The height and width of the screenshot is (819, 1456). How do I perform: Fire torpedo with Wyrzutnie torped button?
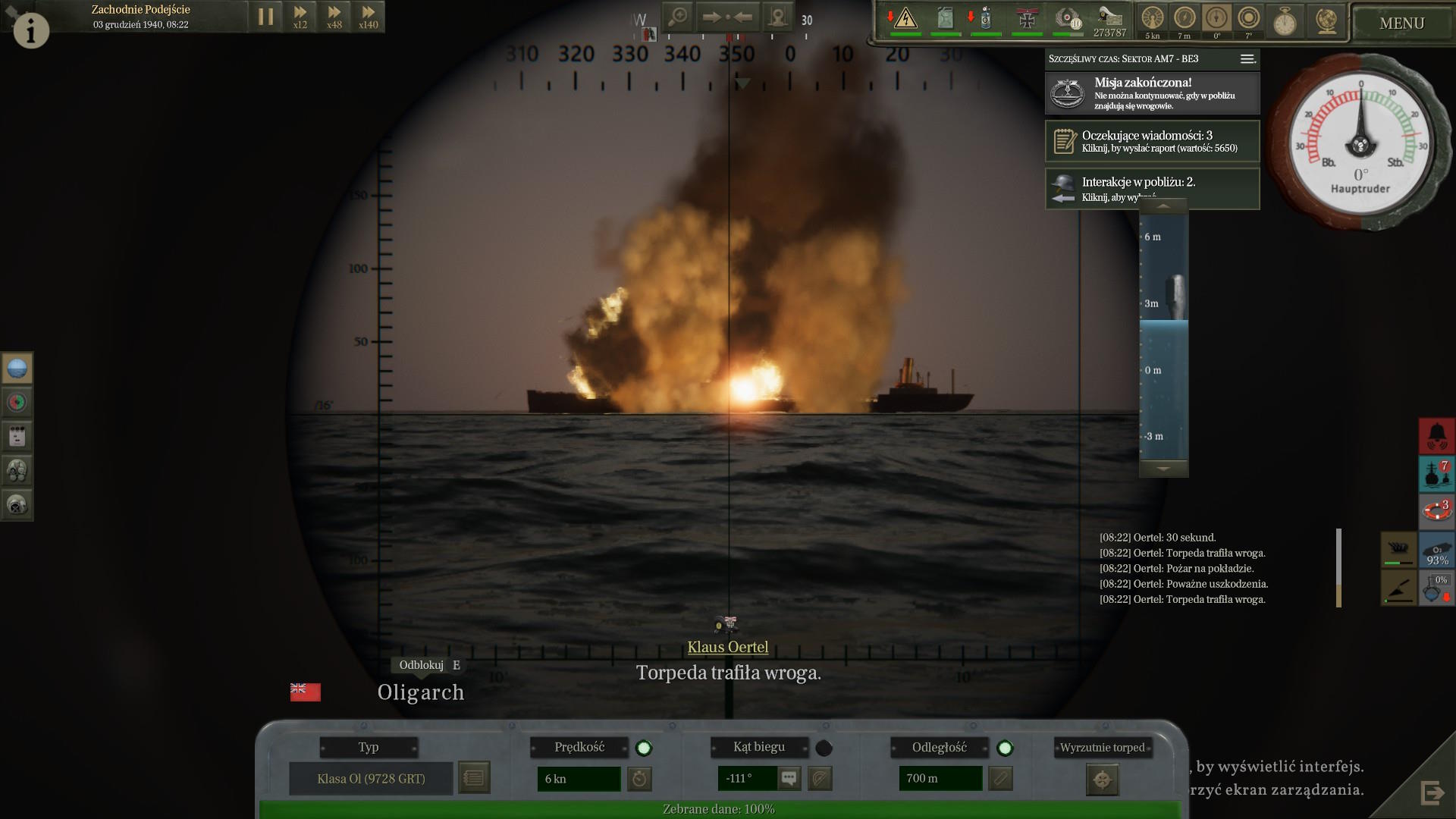pos(1102,780)
